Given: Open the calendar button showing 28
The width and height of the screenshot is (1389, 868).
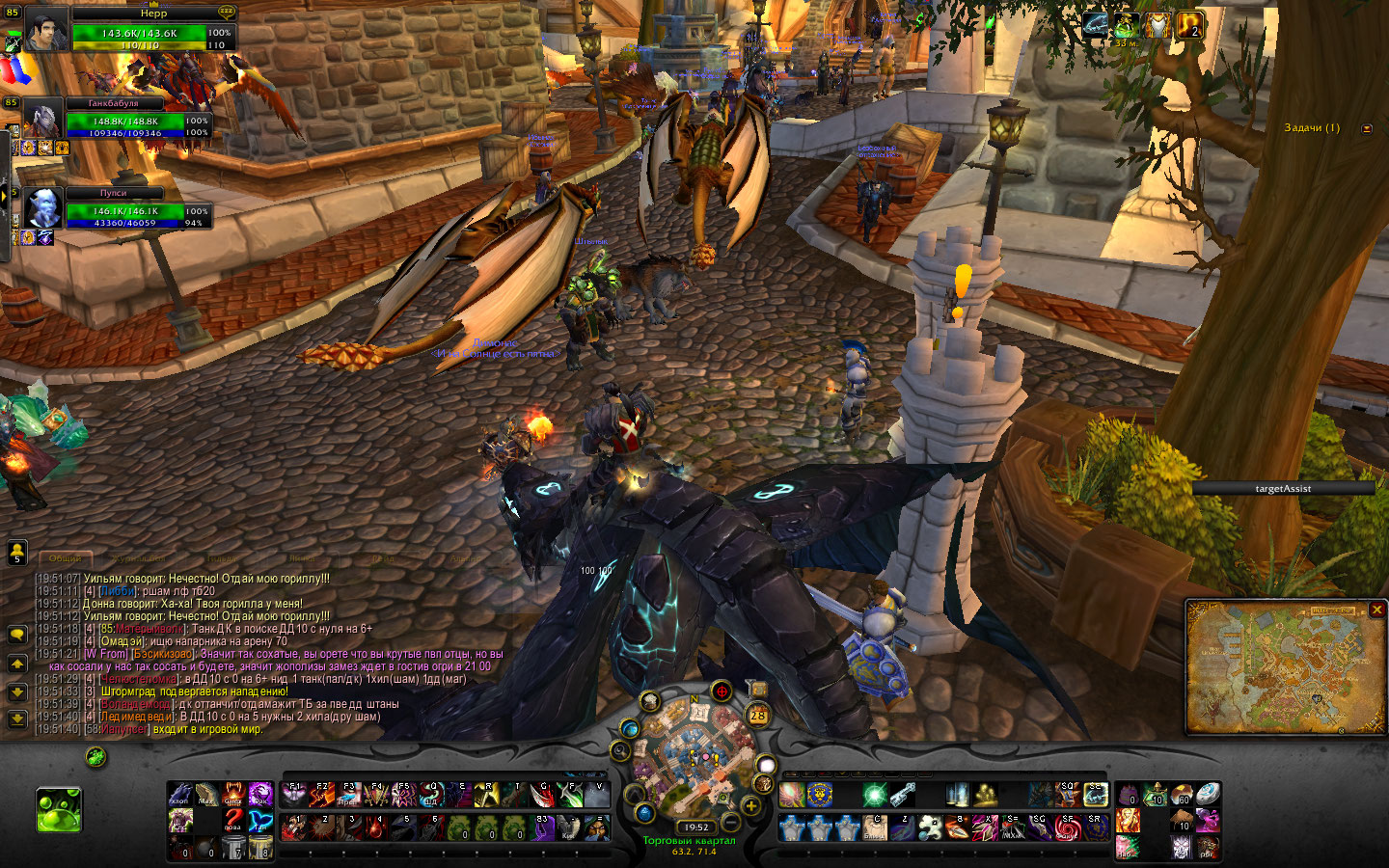Looking at the screenshot, I should (758, 715).
